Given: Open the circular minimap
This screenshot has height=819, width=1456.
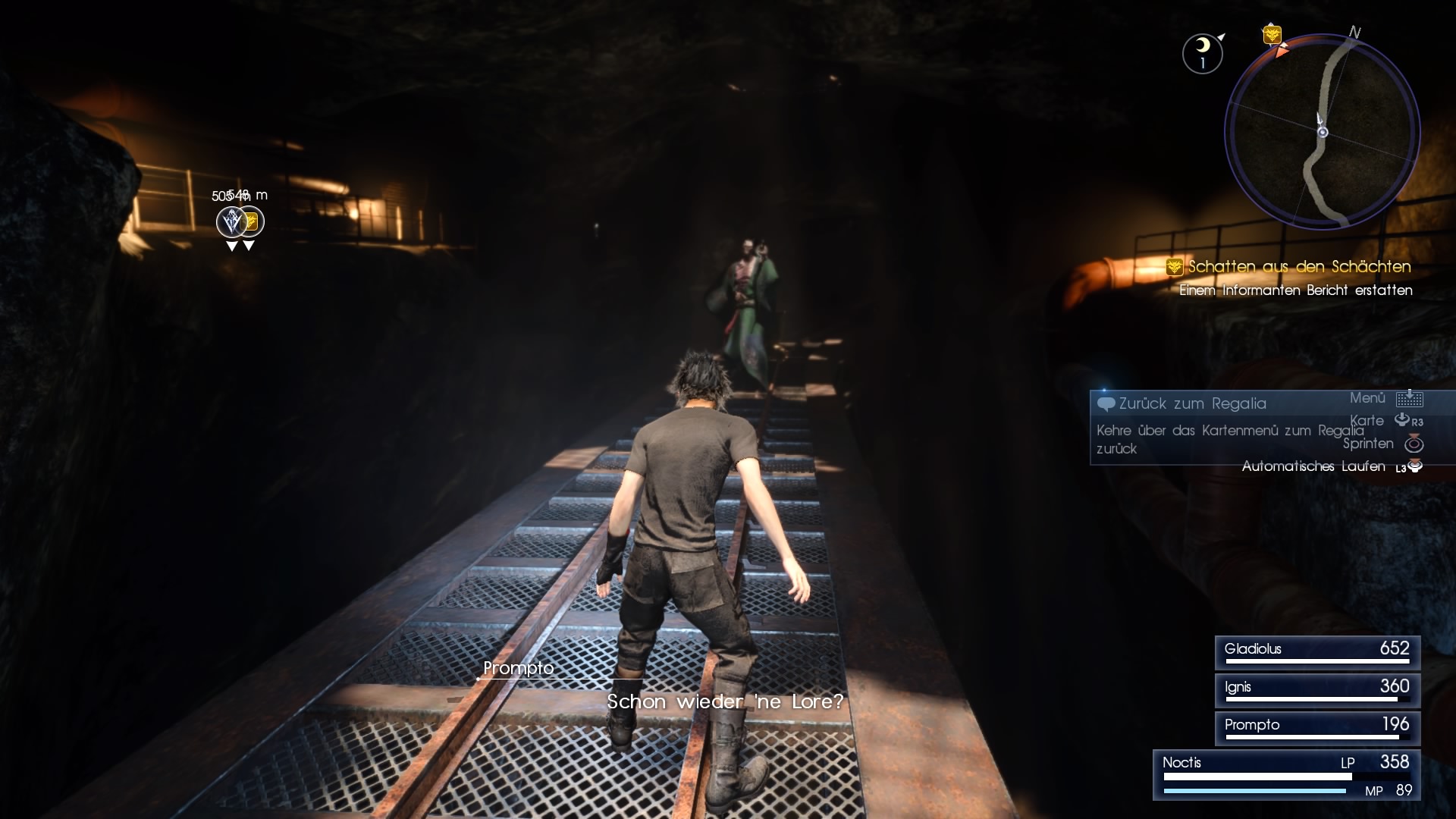Looking at the screenshot, I should pyautogui.click(x=1322, y=132).
